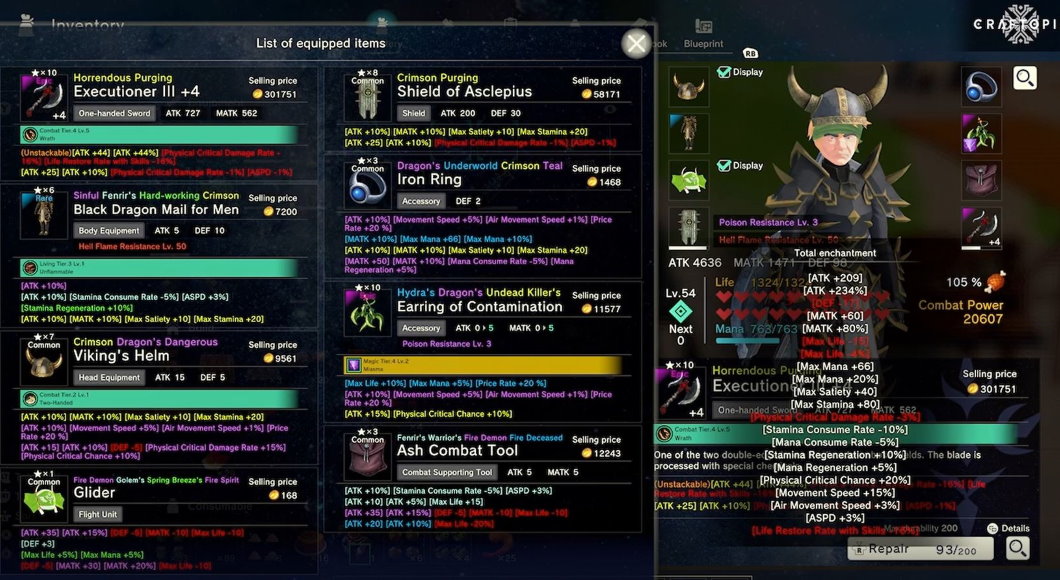Select the Earring of Contamination entry
Viewport: 1060px width, 580px height.
click(480, 307)
